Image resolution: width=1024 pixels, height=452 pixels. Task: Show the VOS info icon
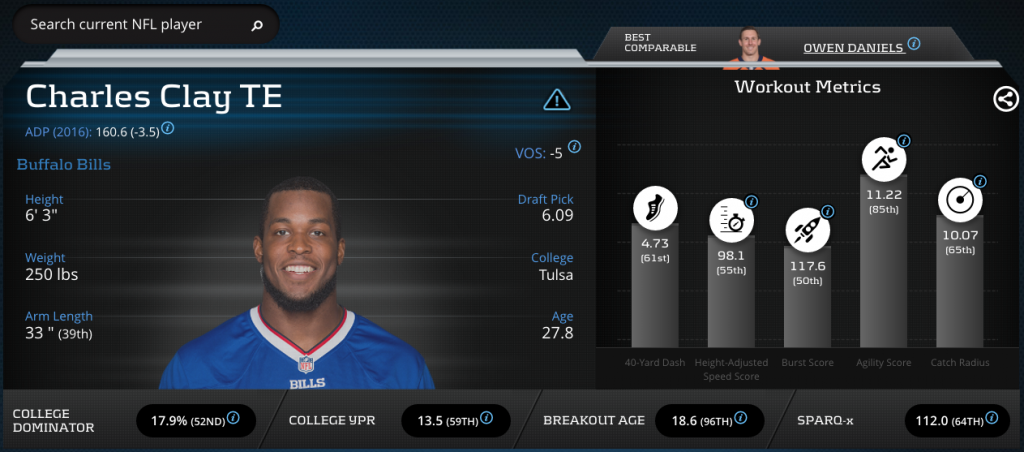(574, 146)
